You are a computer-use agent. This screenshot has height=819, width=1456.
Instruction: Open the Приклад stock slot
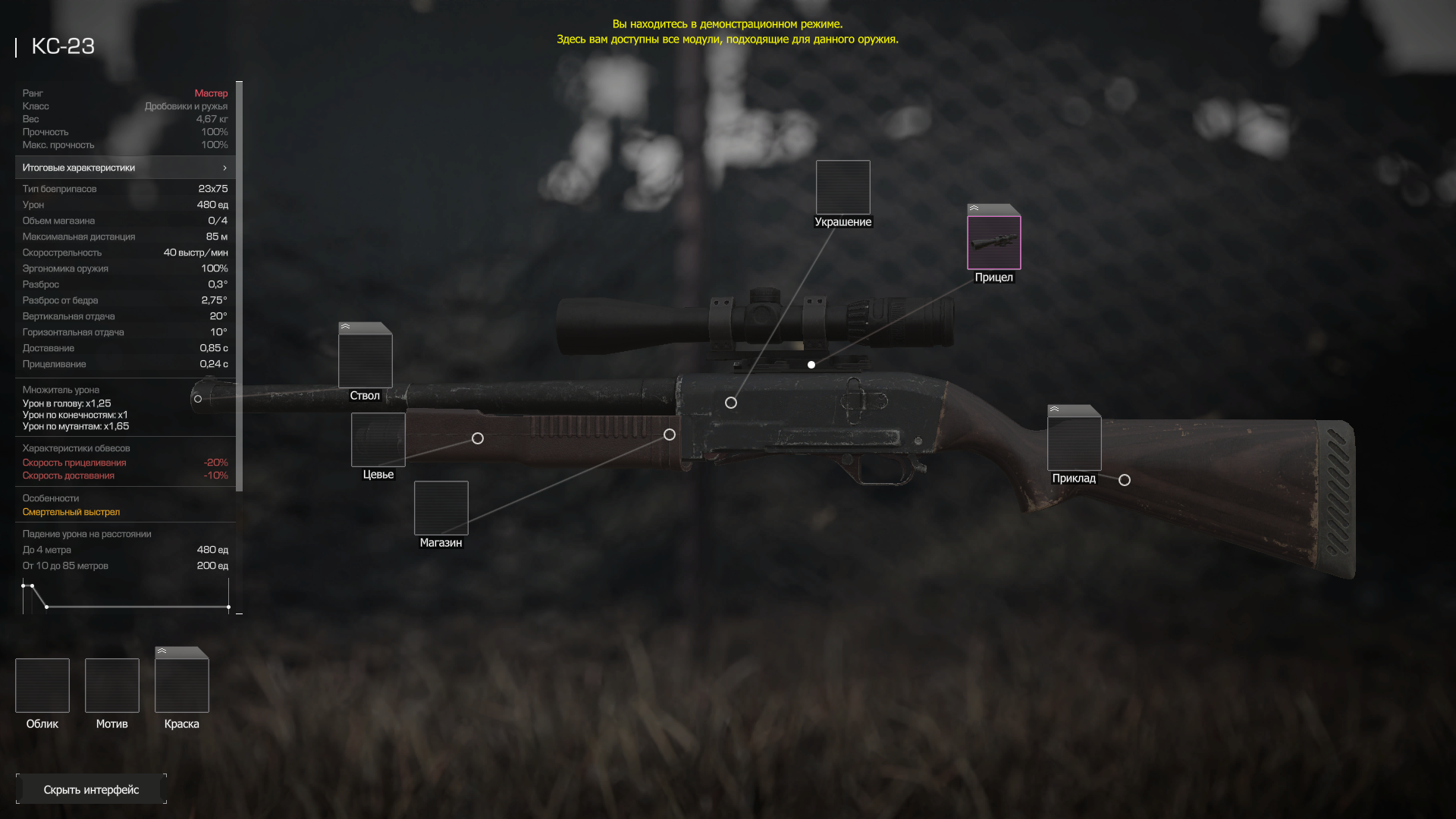1074,443
